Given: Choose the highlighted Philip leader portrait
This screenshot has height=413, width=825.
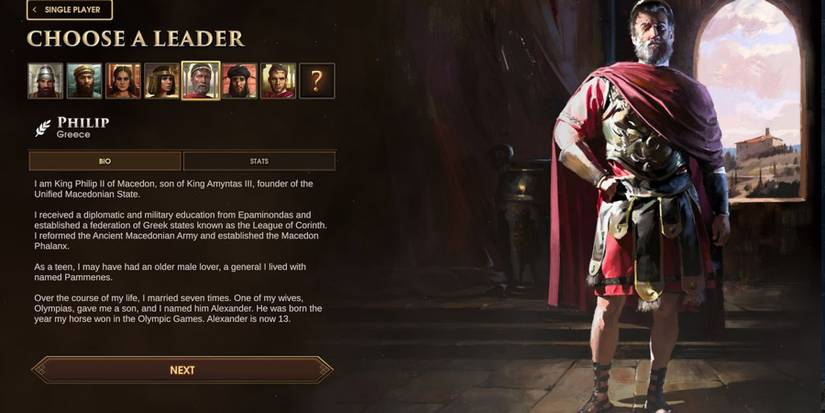Looking at the screenshot, I should click(201, 81).
